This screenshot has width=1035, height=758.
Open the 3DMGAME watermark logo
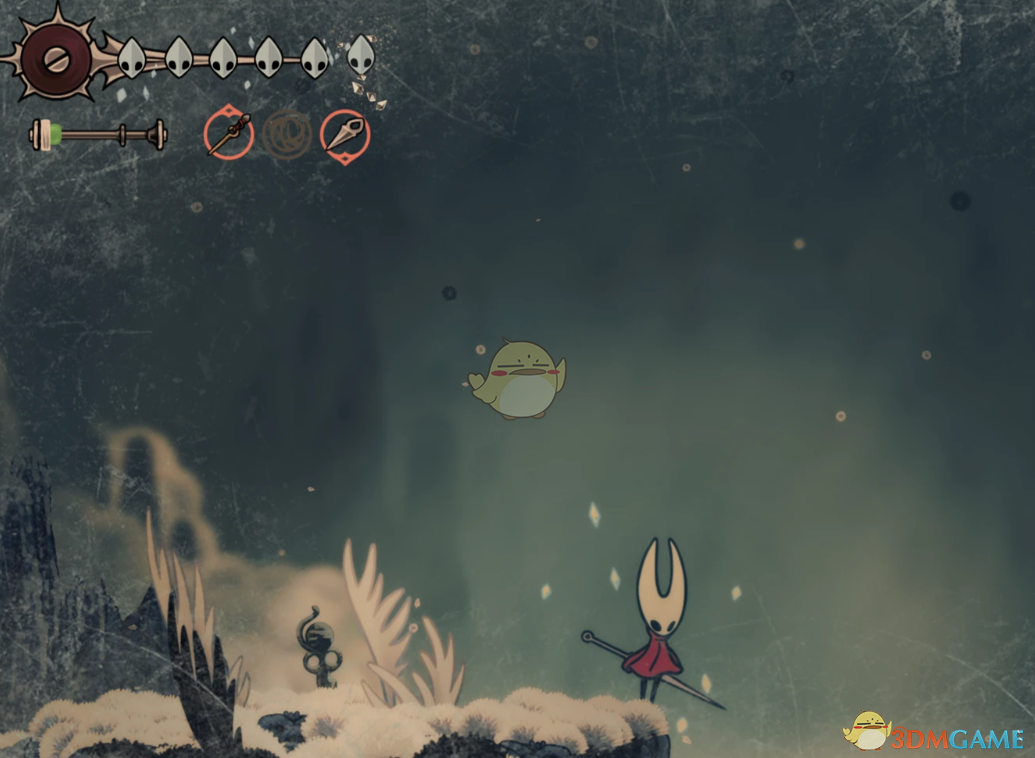pos(934,735)
